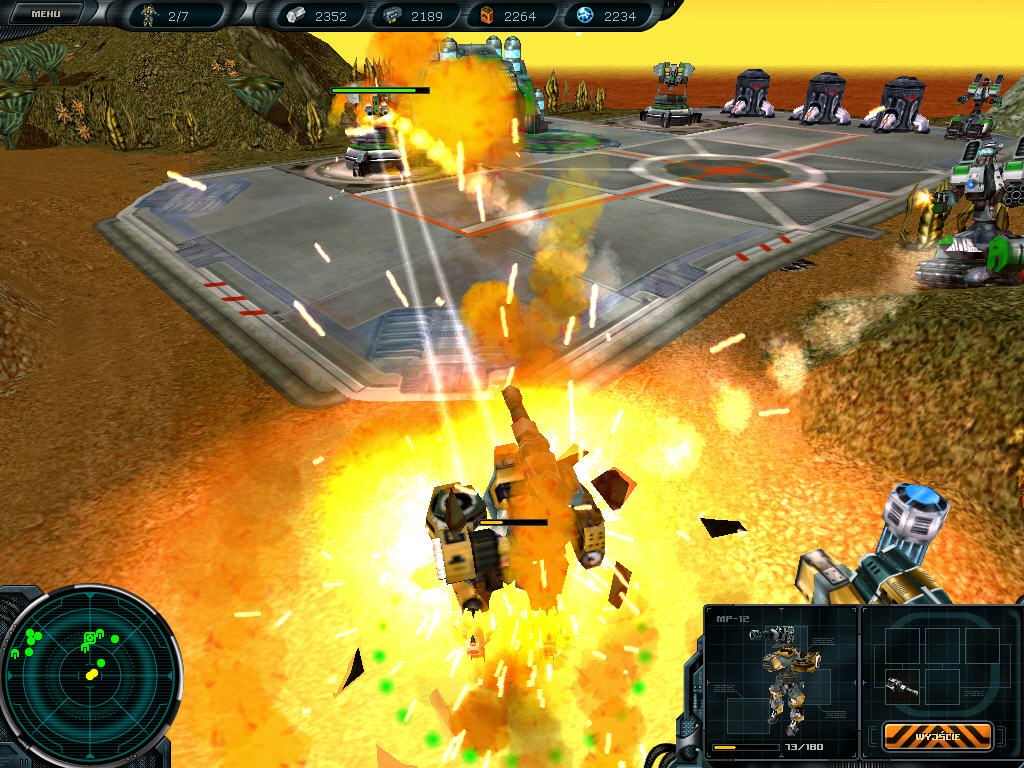
Task: Click the circular radar minimap
Action: [x=91, y=674]
